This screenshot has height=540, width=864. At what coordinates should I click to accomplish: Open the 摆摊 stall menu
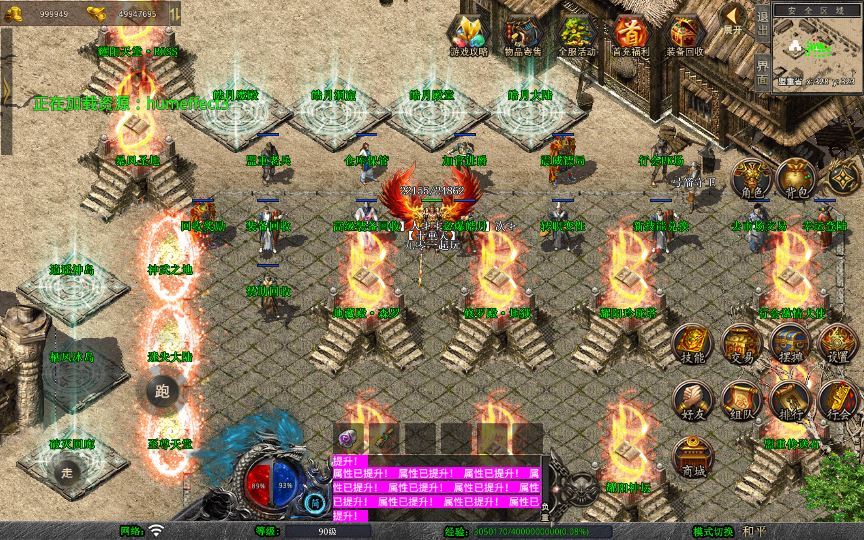pyautogui.click(x=790, y=344)
